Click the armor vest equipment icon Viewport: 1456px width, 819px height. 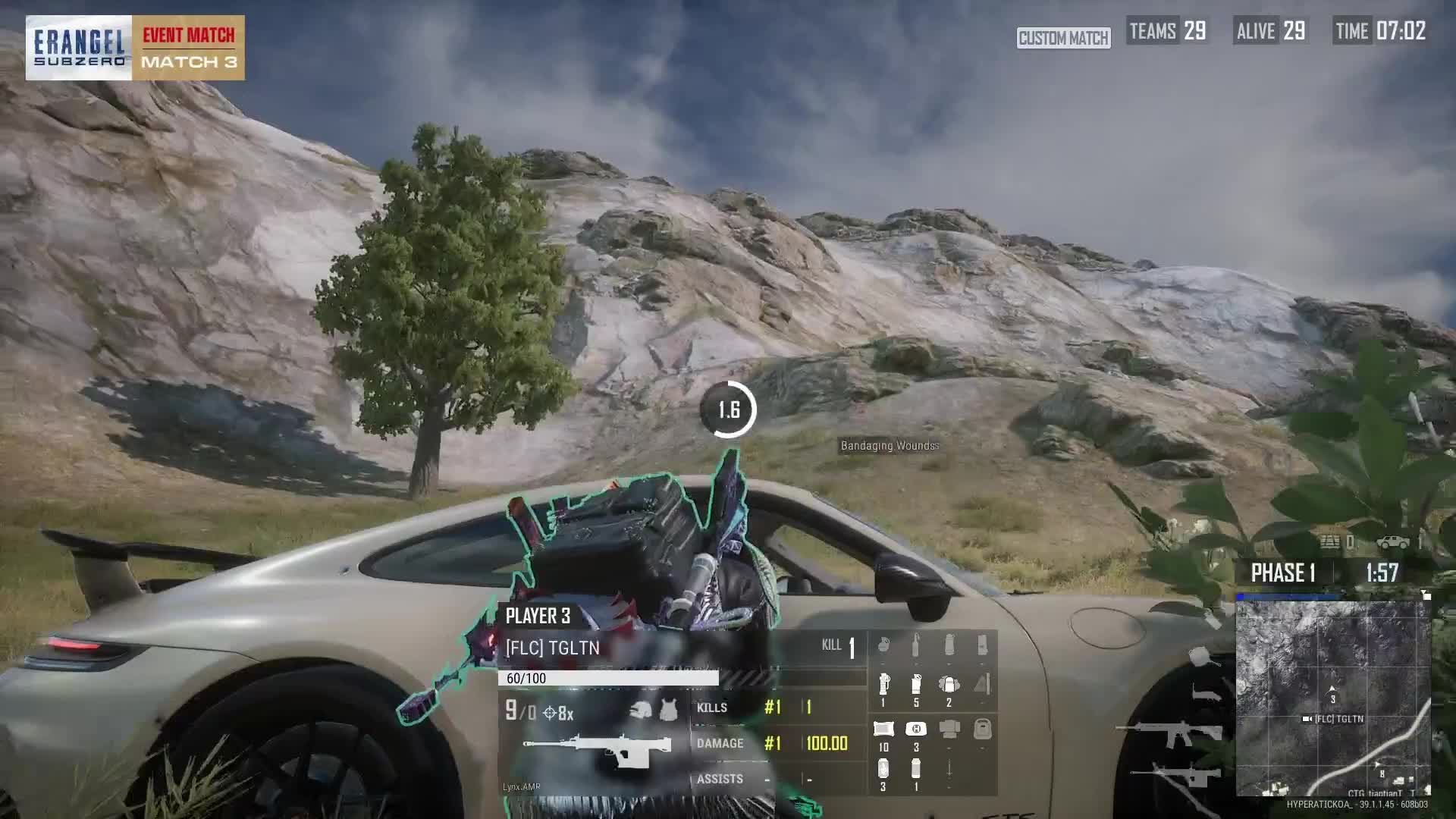coord(669,711)
